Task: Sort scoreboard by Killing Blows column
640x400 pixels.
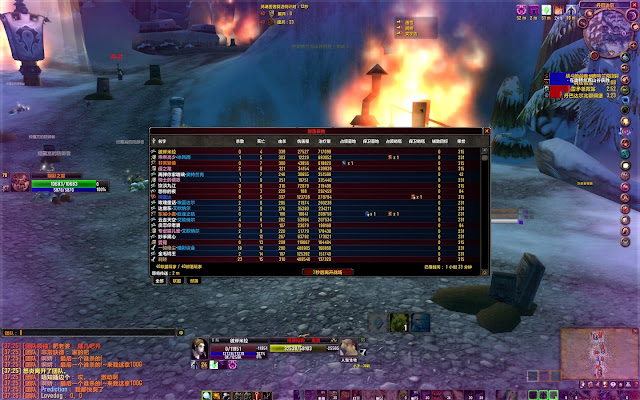Action: point(240,140)
